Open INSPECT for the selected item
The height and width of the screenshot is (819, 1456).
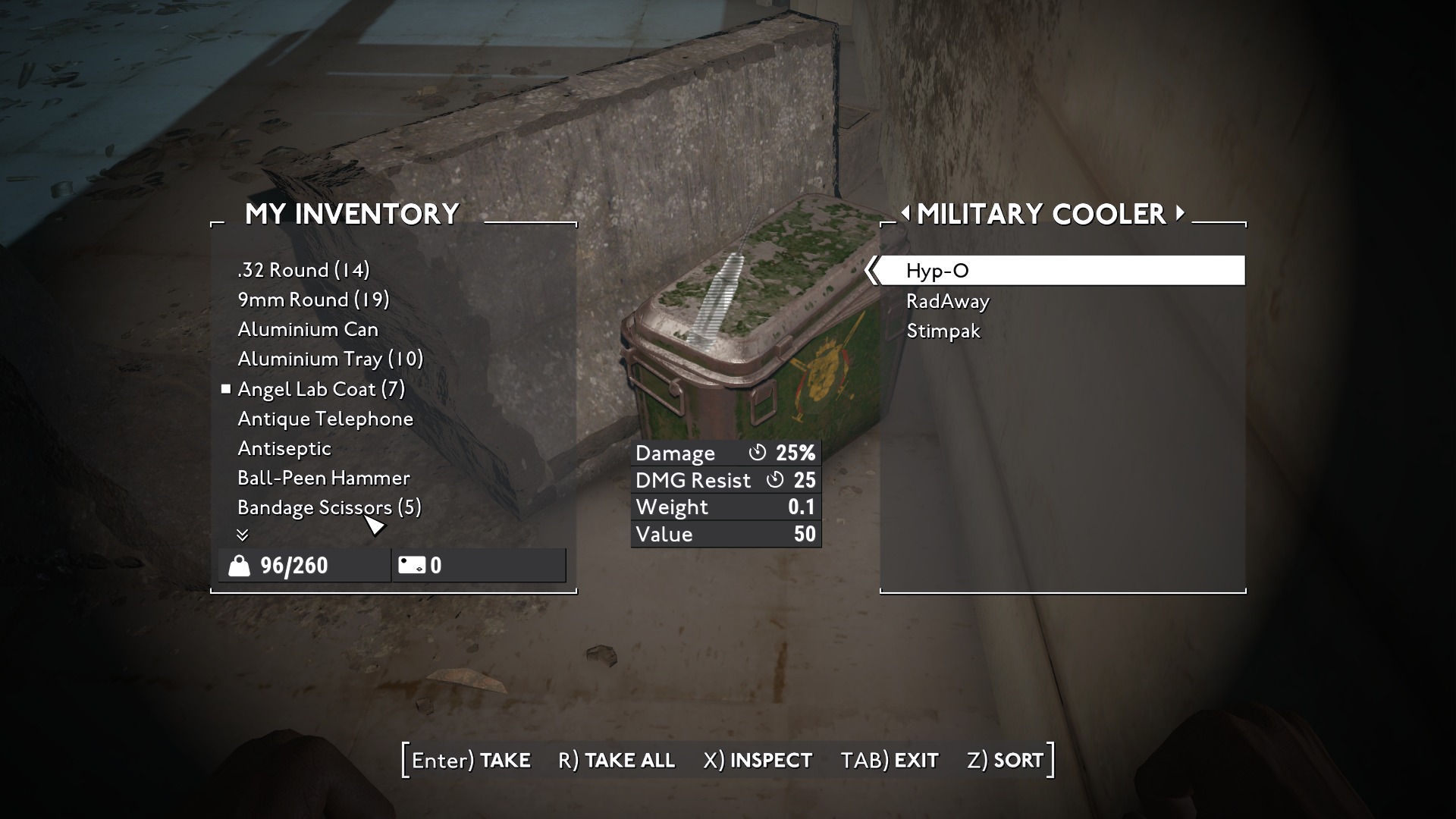click(x=758, y=760)
